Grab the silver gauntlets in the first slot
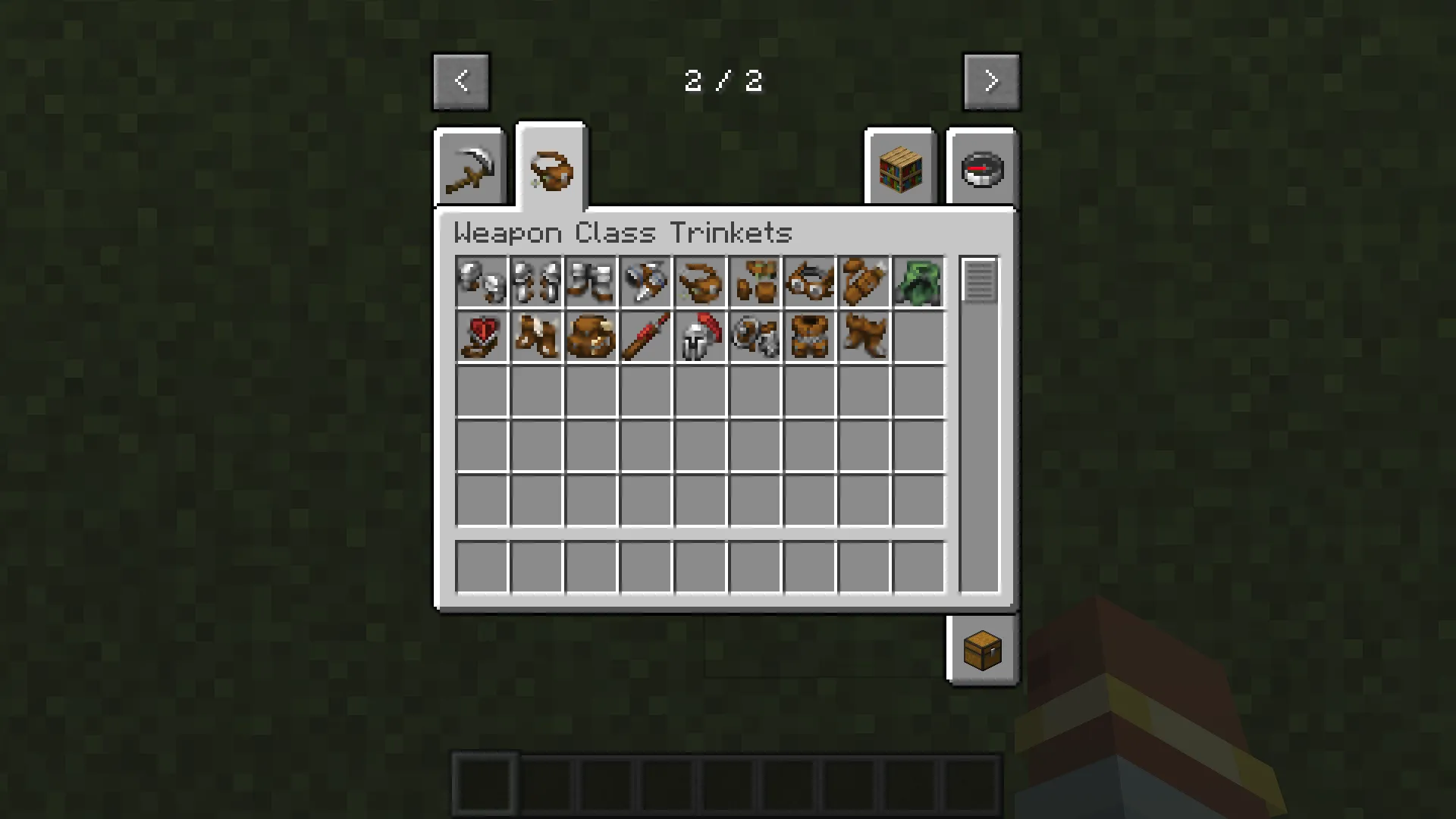Viewport: 1456px width, 819px height. tap(482, 282)
